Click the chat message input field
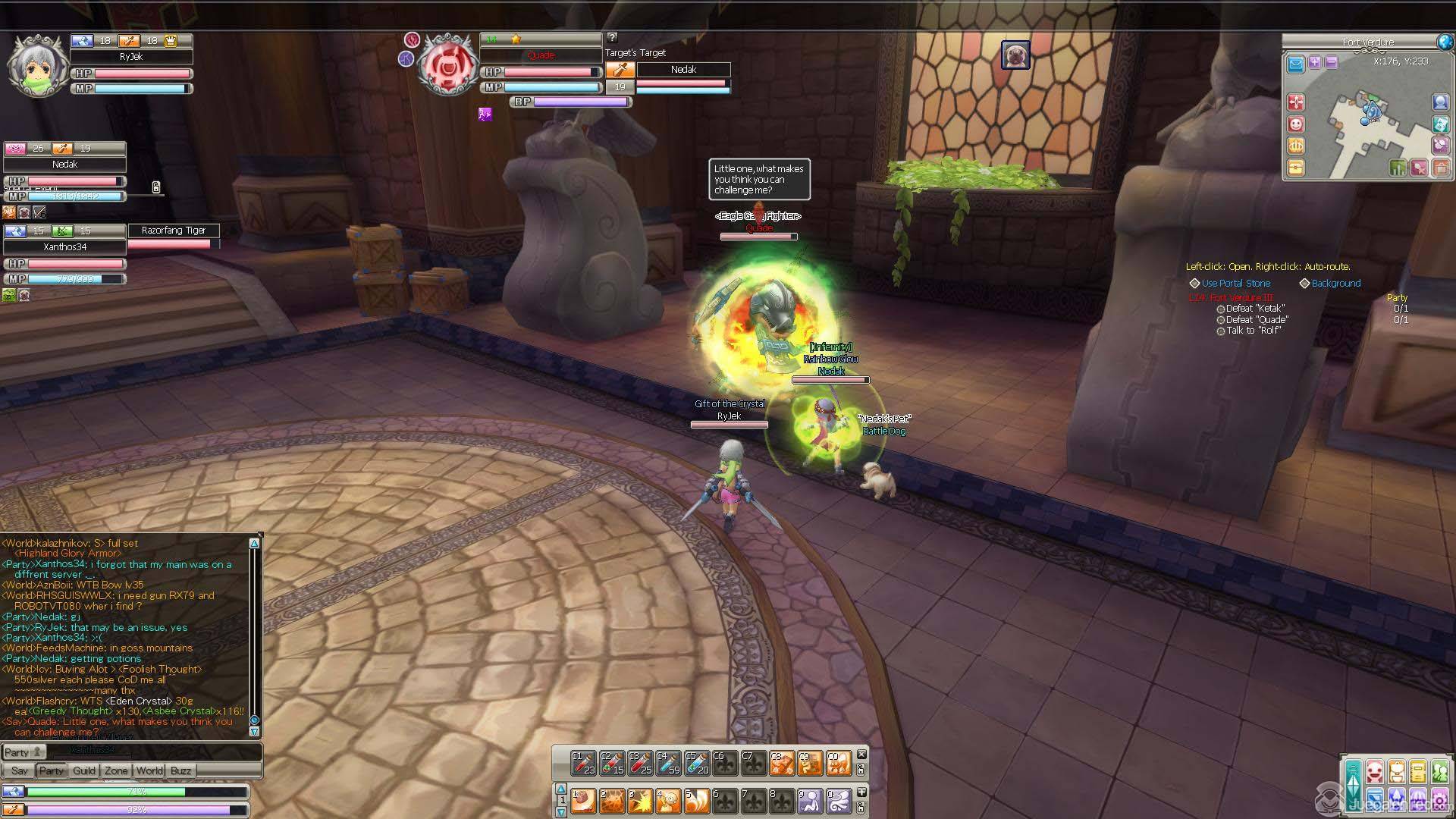1456x819 pixels. [152, 752]
